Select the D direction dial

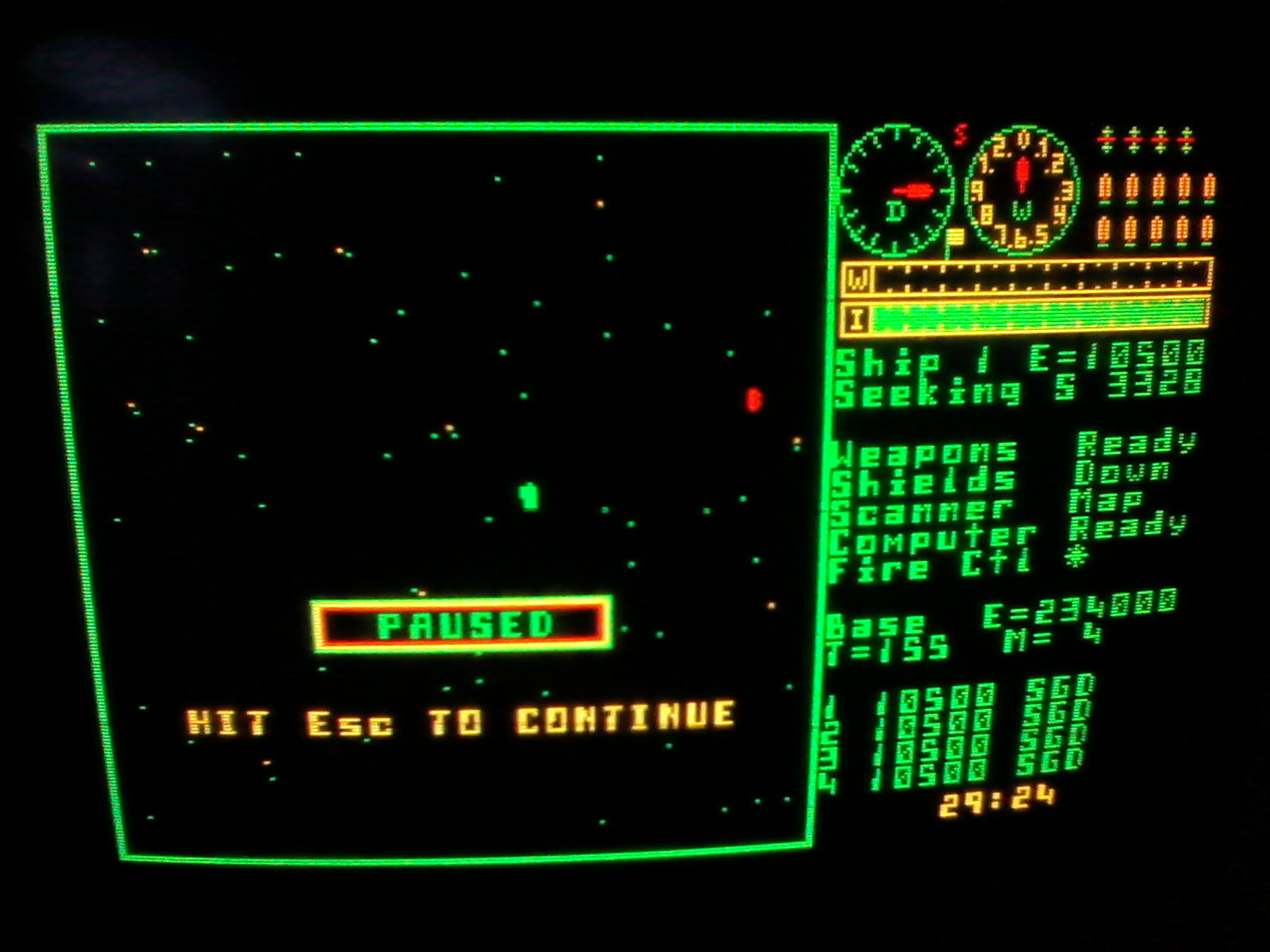click(x=896, y=191)
